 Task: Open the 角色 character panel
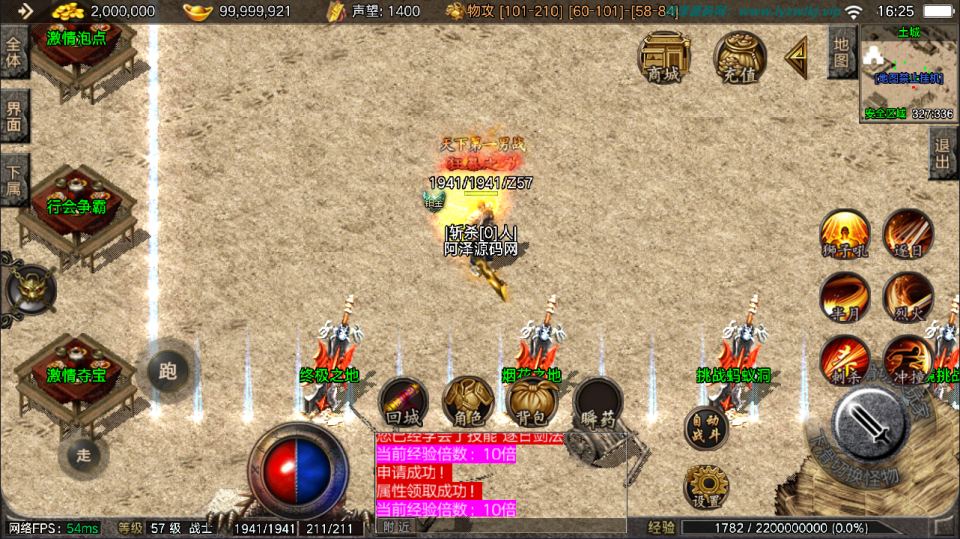(x=466, y=402)
